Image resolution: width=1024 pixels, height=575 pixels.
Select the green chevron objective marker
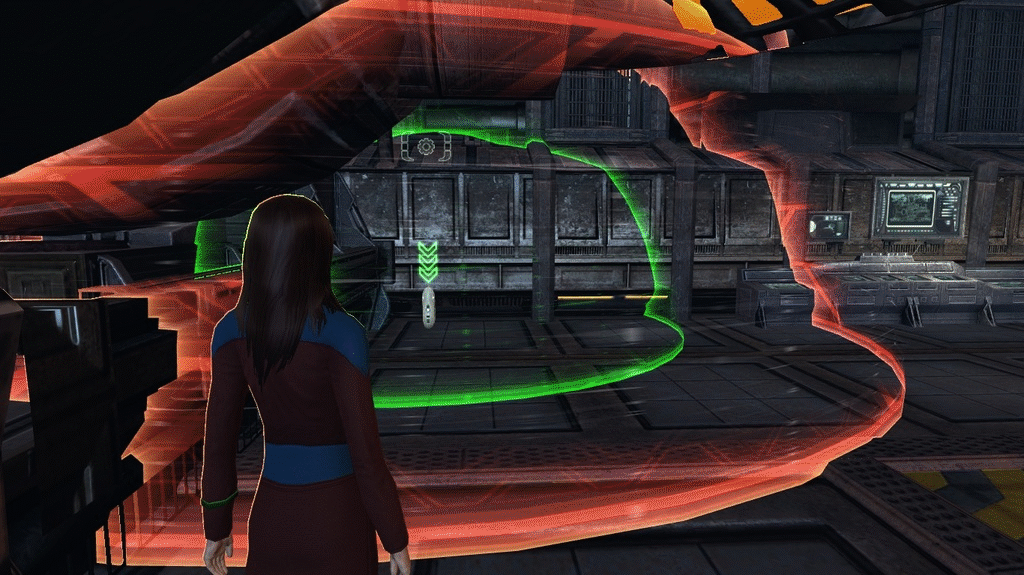[428, 262]
